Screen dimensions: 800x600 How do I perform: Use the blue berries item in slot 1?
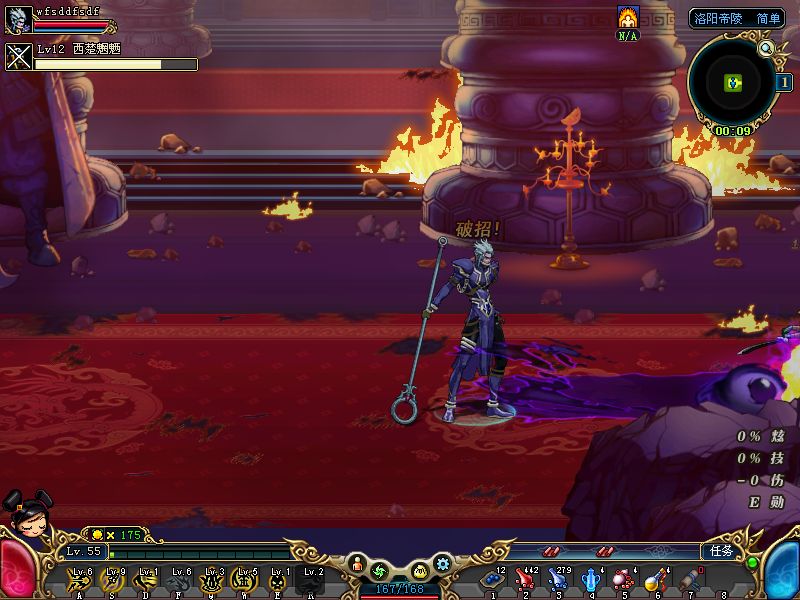[x=493, y=579]
